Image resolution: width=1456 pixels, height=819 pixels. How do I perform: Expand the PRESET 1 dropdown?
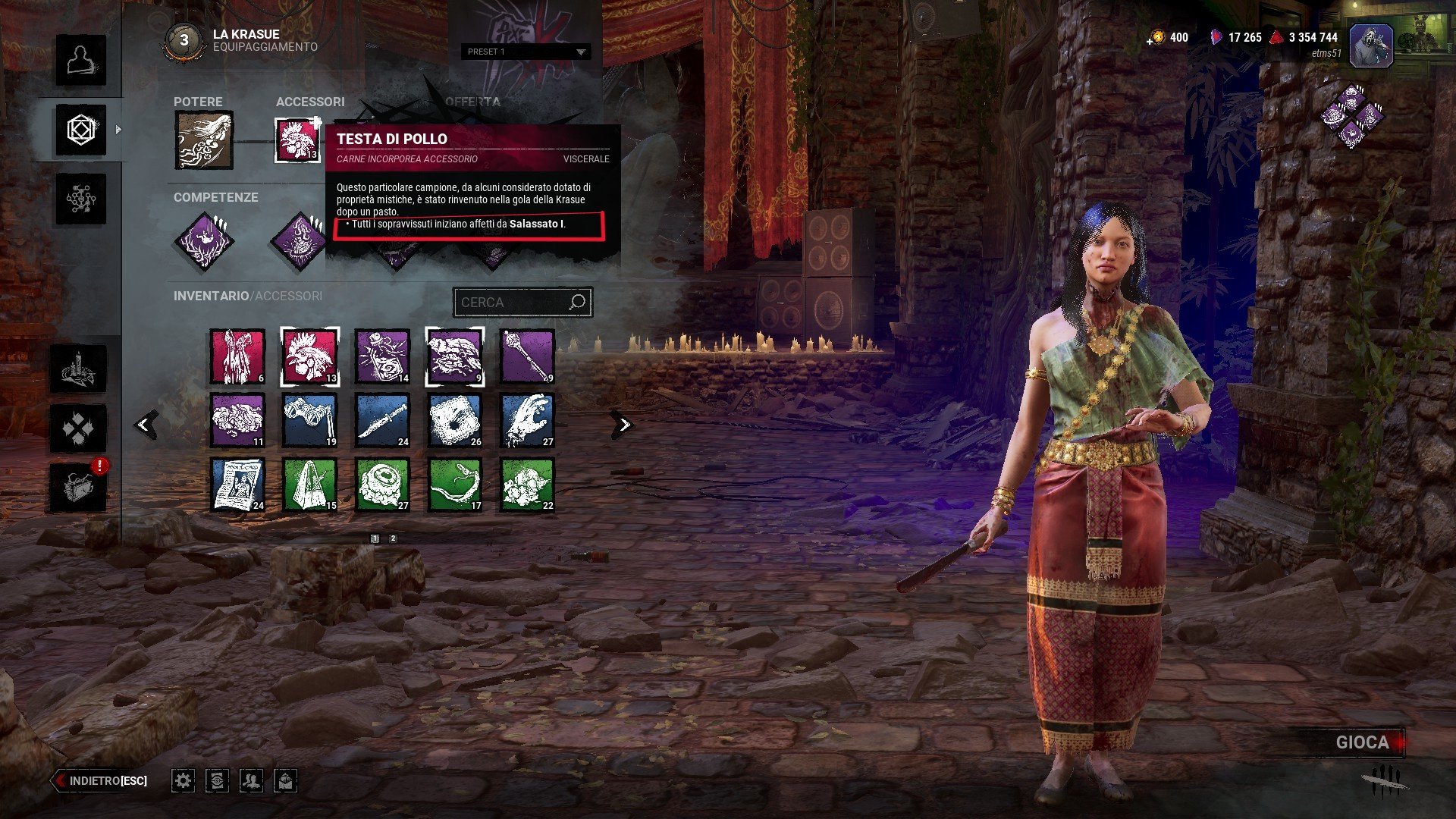[526, 52]
